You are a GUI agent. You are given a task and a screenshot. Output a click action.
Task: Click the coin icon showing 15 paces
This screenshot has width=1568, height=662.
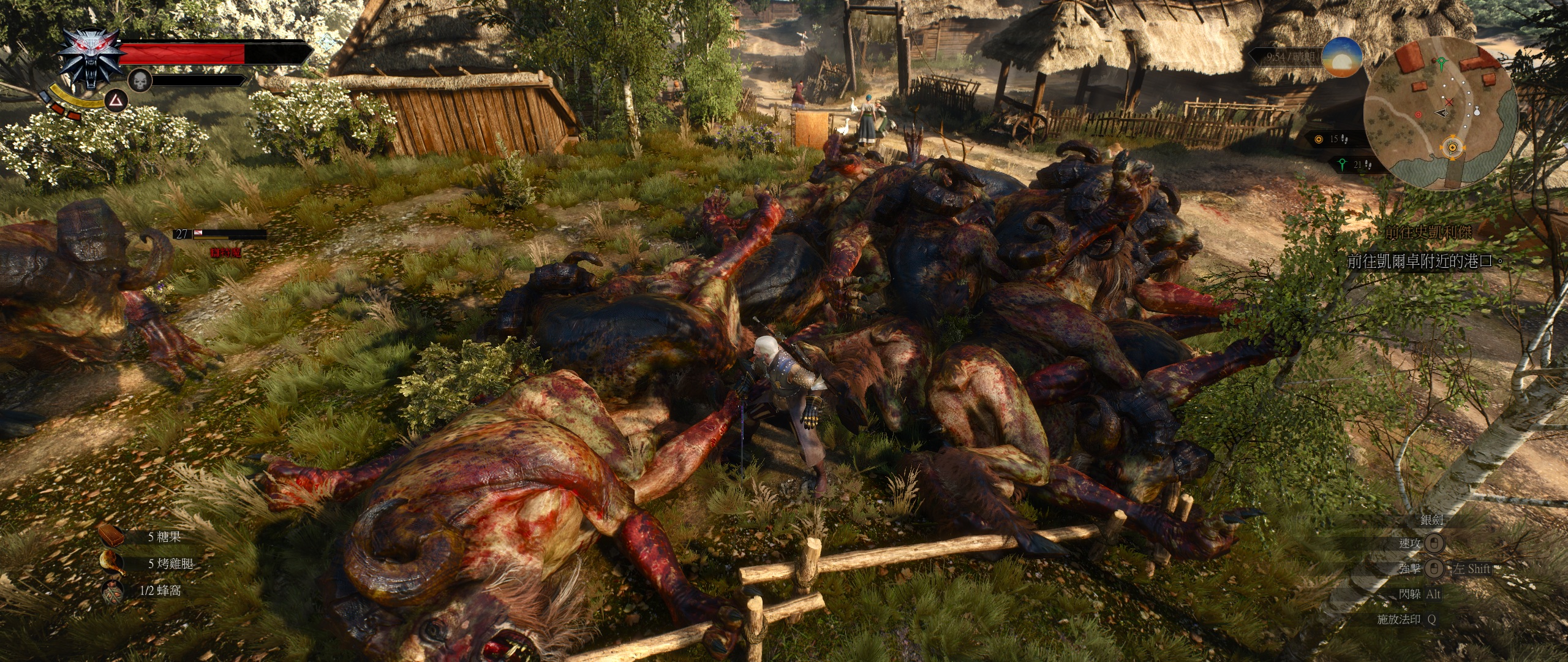point(1318,139)
